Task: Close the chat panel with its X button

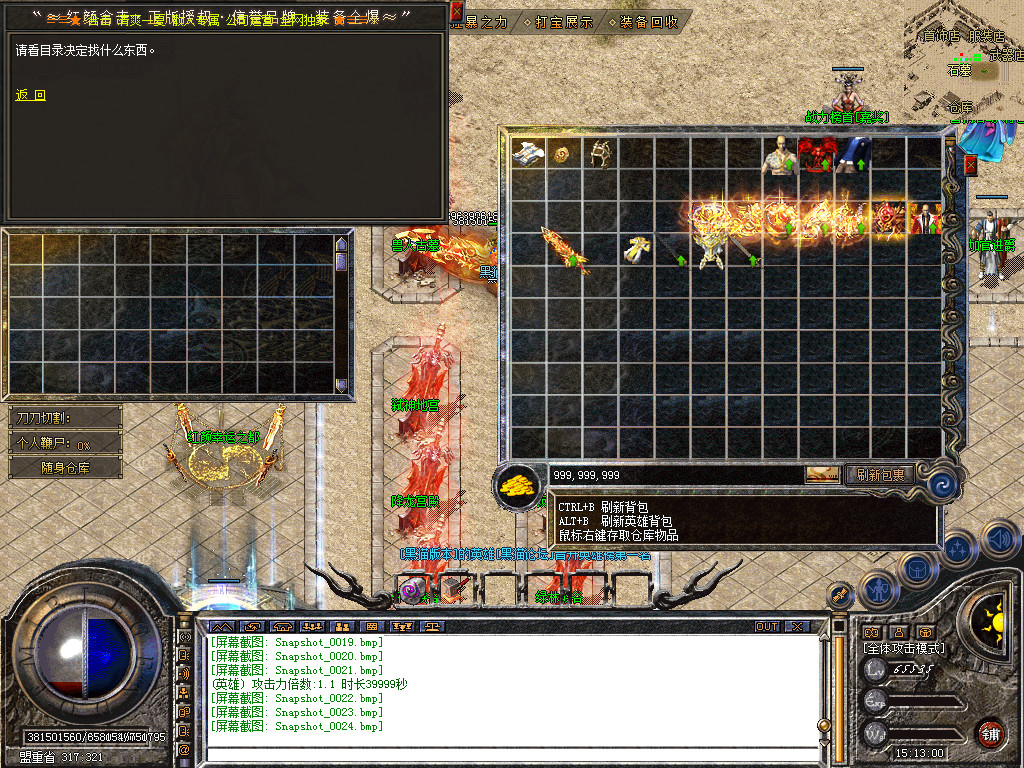Action: (796, 627)
